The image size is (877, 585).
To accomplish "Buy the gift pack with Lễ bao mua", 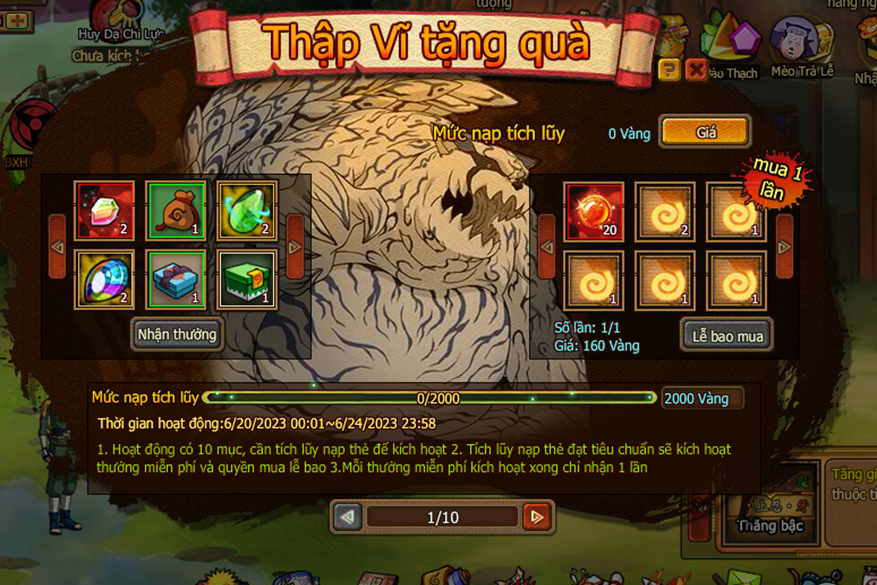I will [x=727, y=336].
